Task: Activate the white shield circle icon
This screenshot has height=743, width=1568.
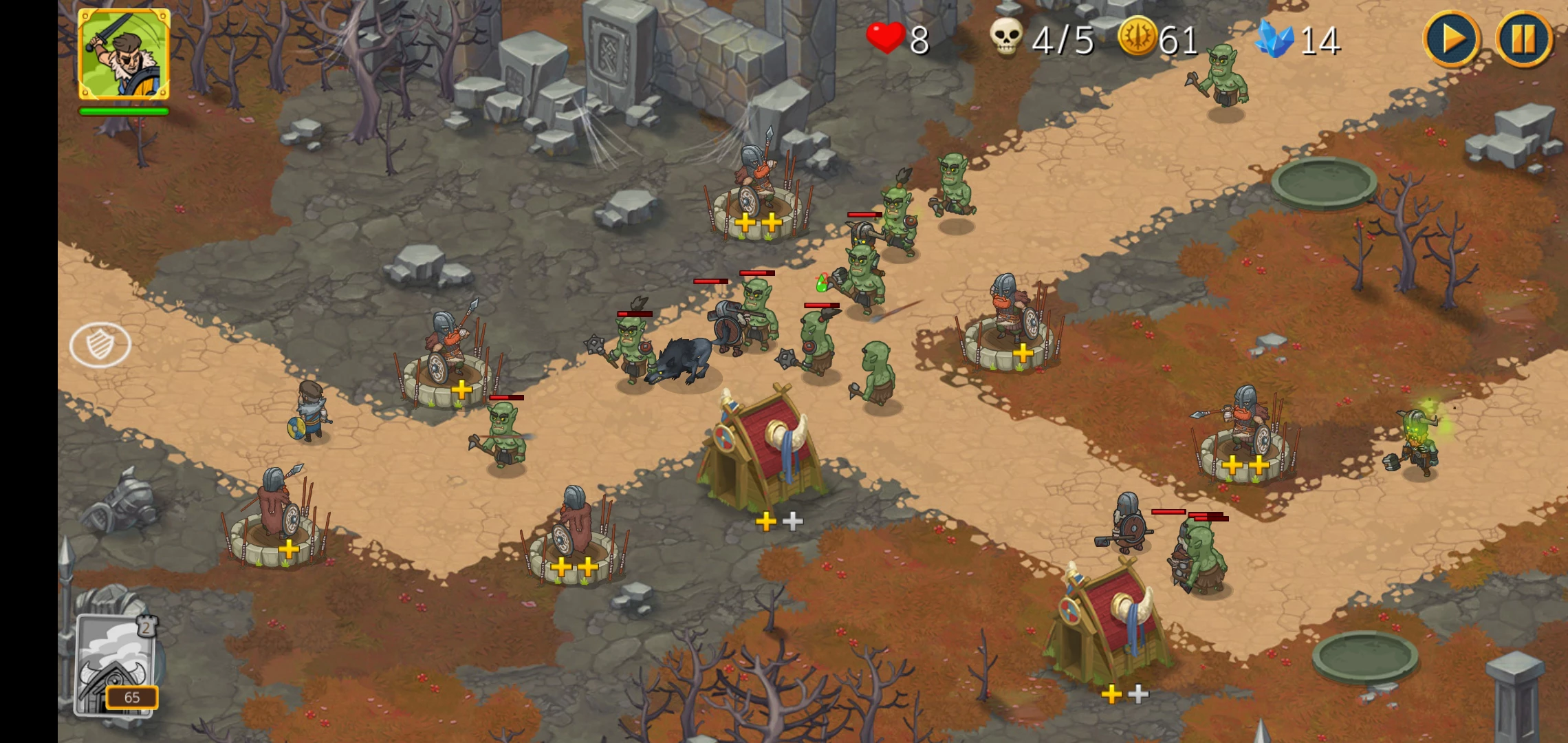Action: pos(100,345)
